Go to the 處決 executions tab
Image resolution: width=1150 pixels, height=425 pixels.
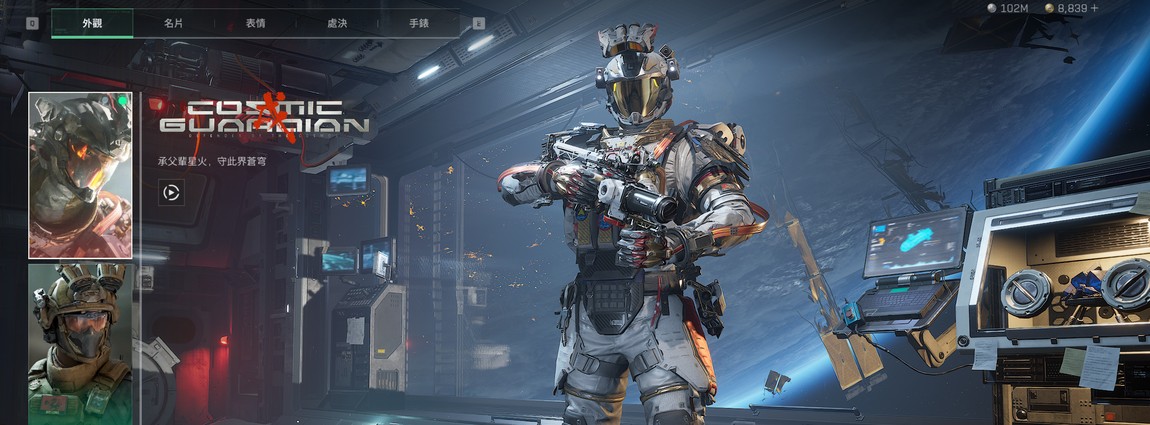pos(337,22)
